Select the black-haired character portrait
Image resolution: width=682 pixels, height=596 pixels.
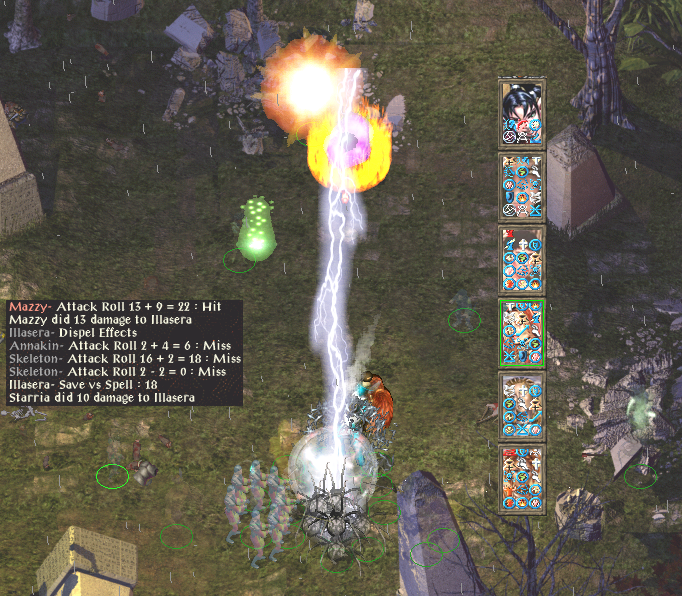[521, 112]
